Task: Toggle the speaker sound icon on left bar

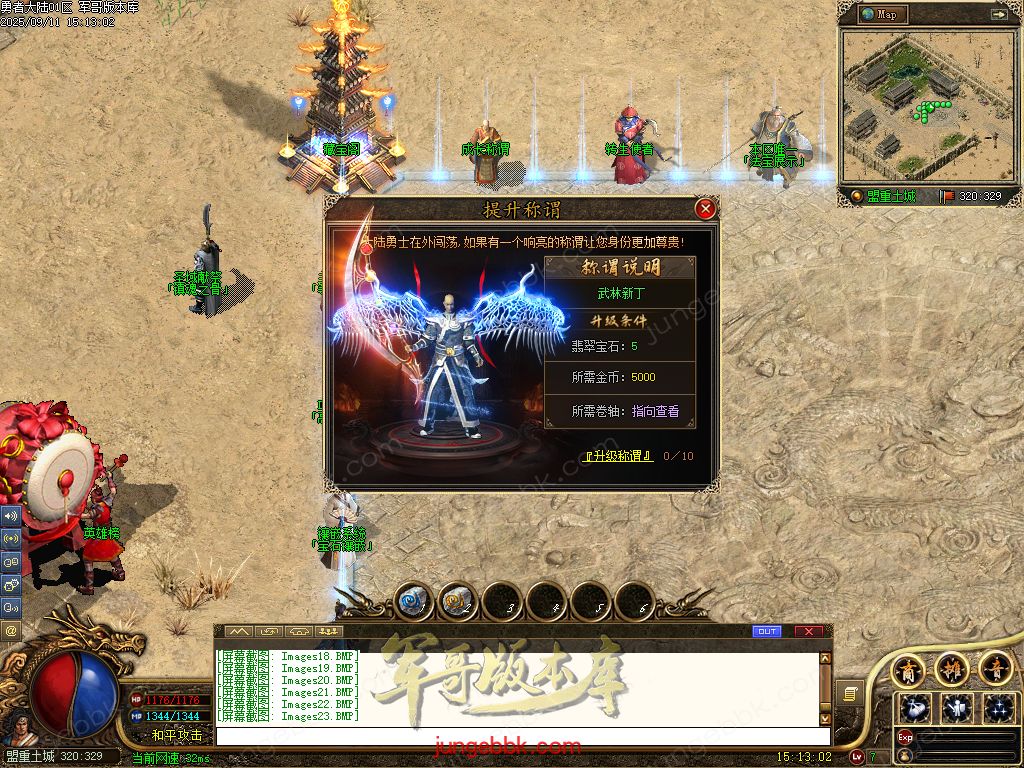Action: point(11,516)
